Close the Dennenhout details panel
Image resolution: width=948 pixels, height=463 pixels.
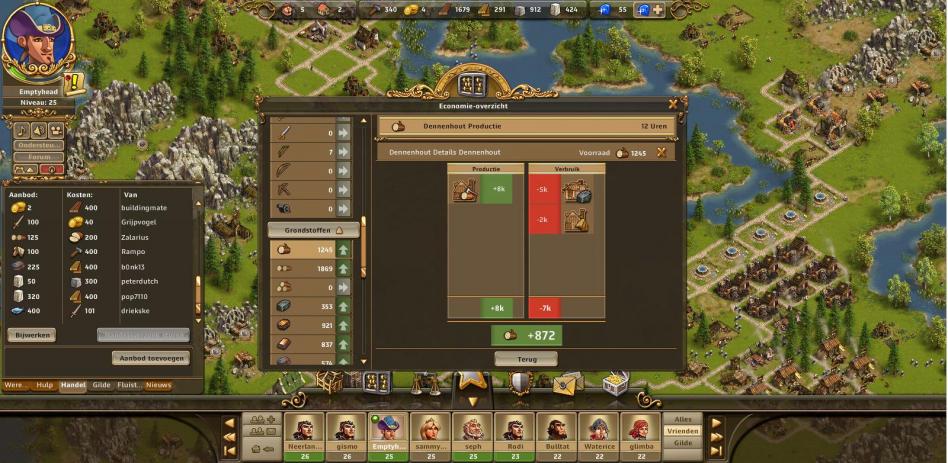[661, 152]
